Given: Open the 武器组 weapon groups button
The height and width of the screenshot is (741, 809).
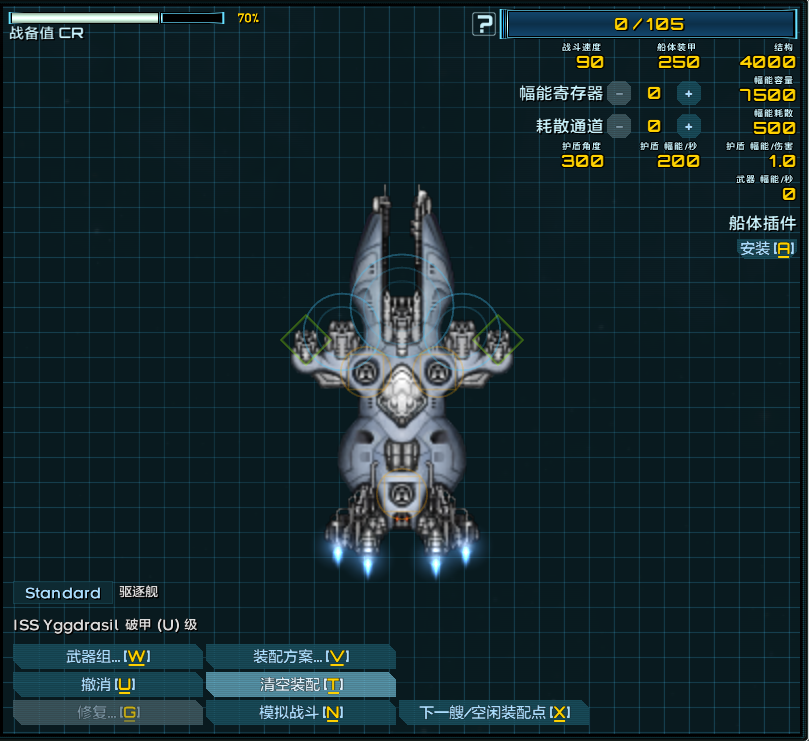Looking at the screenshot, I should tap(107, 656).
